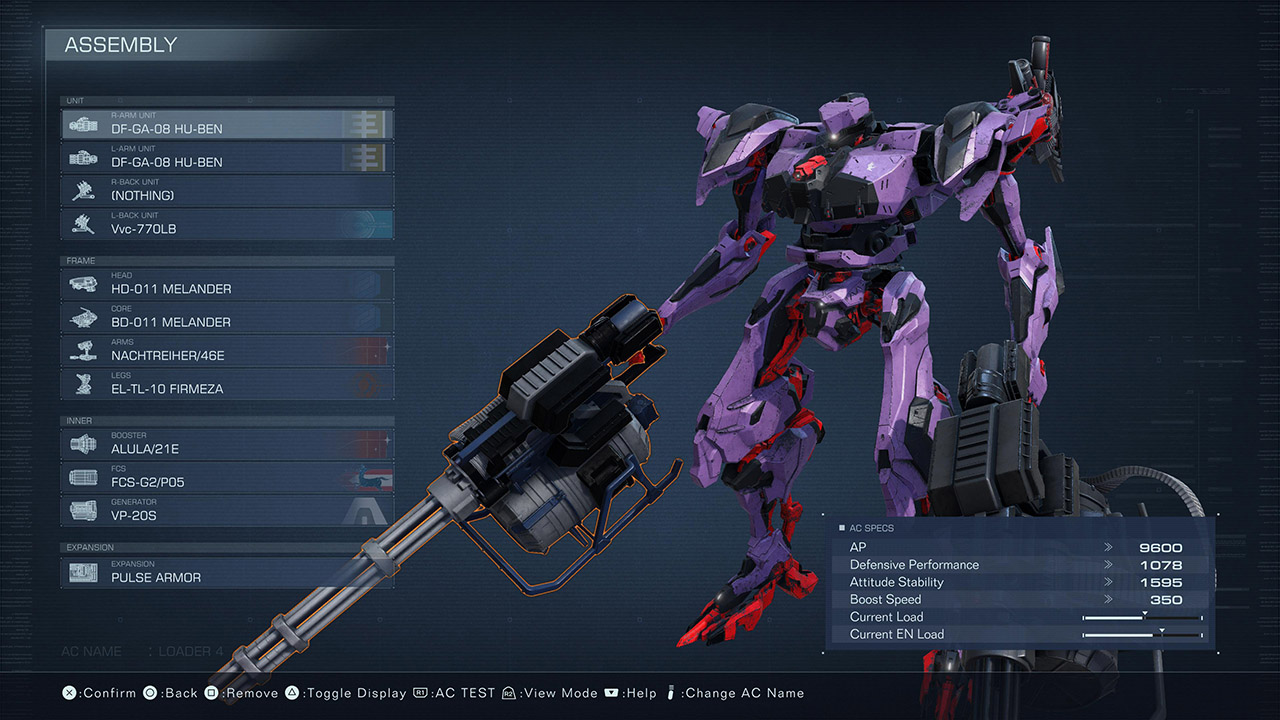Screen dimensions: 1280x720
Task: Open the AC SPECS panel header
Action: (866, 527)
